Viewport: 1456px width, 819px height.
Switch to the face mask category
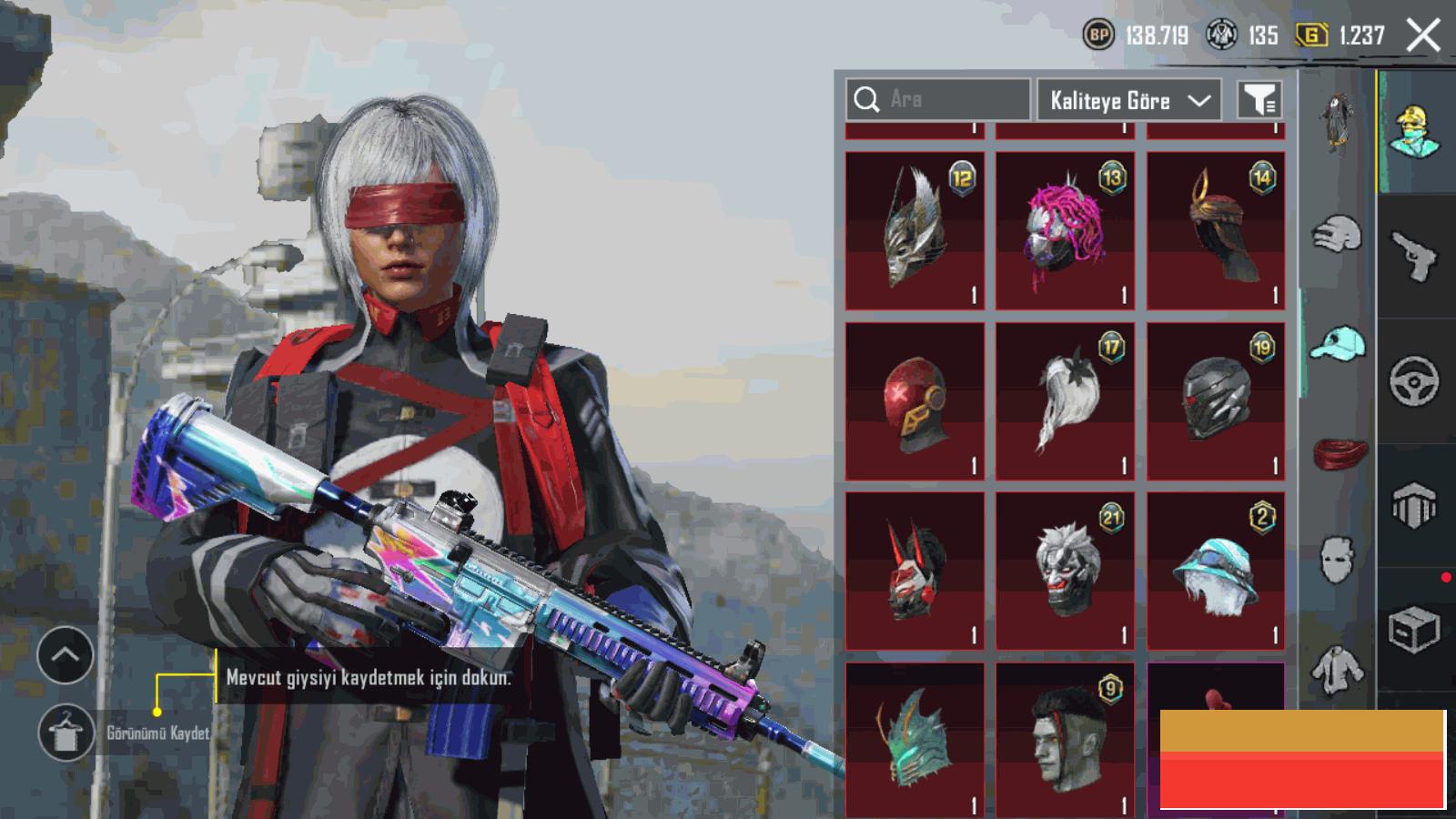[x=1338, y=558]
